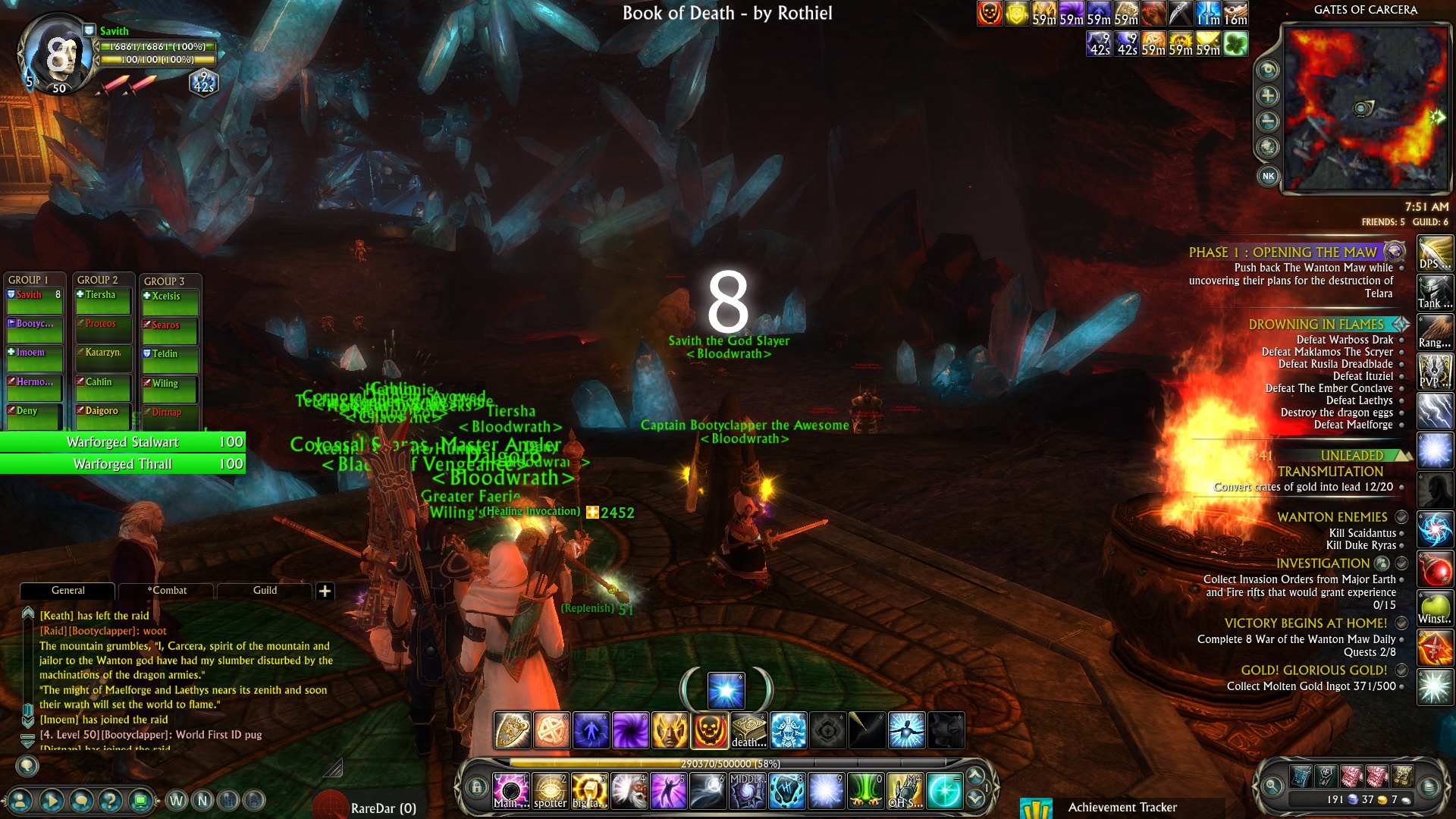Activate the flaming skull ability icon
This screenshot has height=819, width=1456.
point(710,731)
